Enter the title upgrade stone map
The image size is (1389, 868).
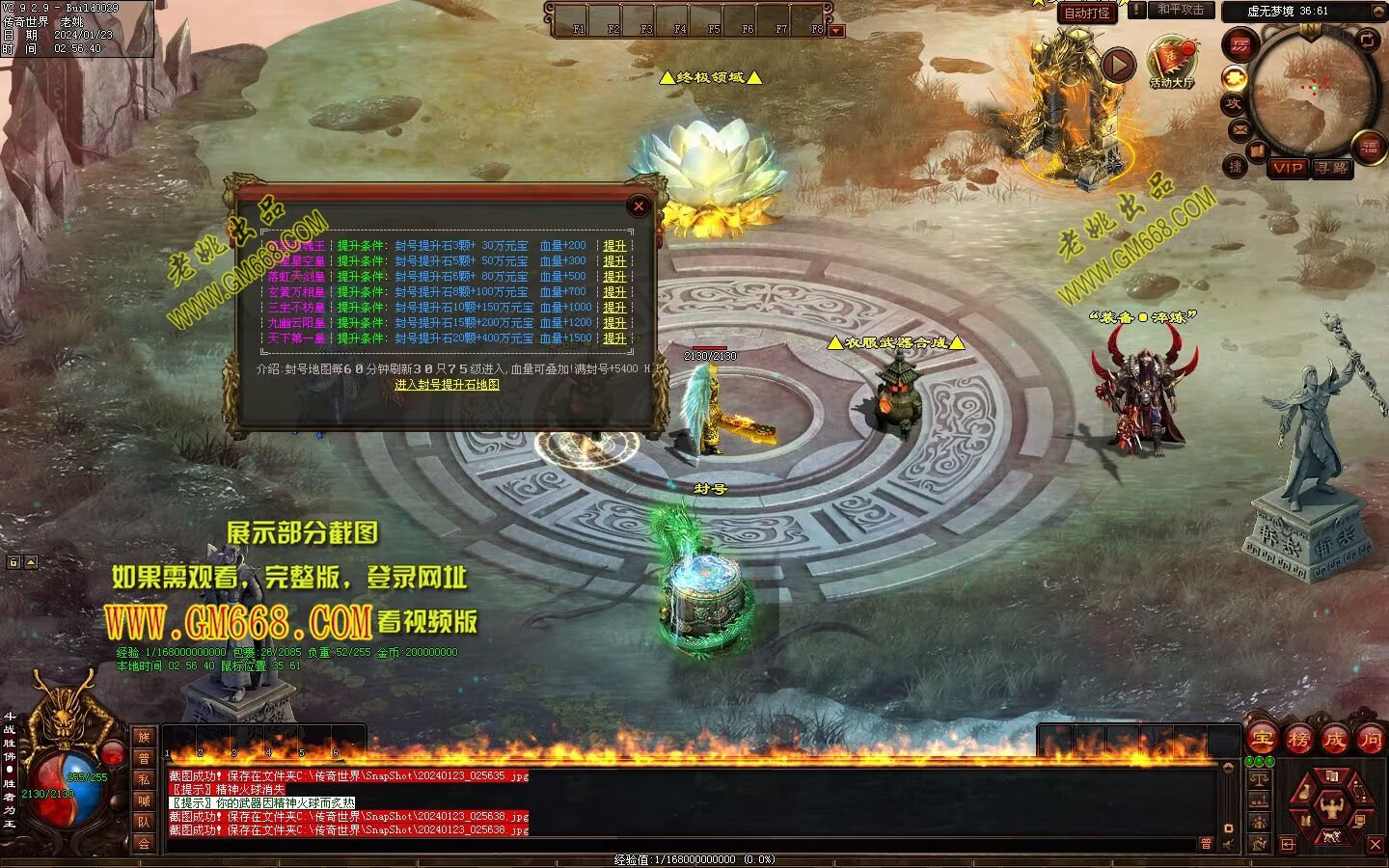pos(447,385)
